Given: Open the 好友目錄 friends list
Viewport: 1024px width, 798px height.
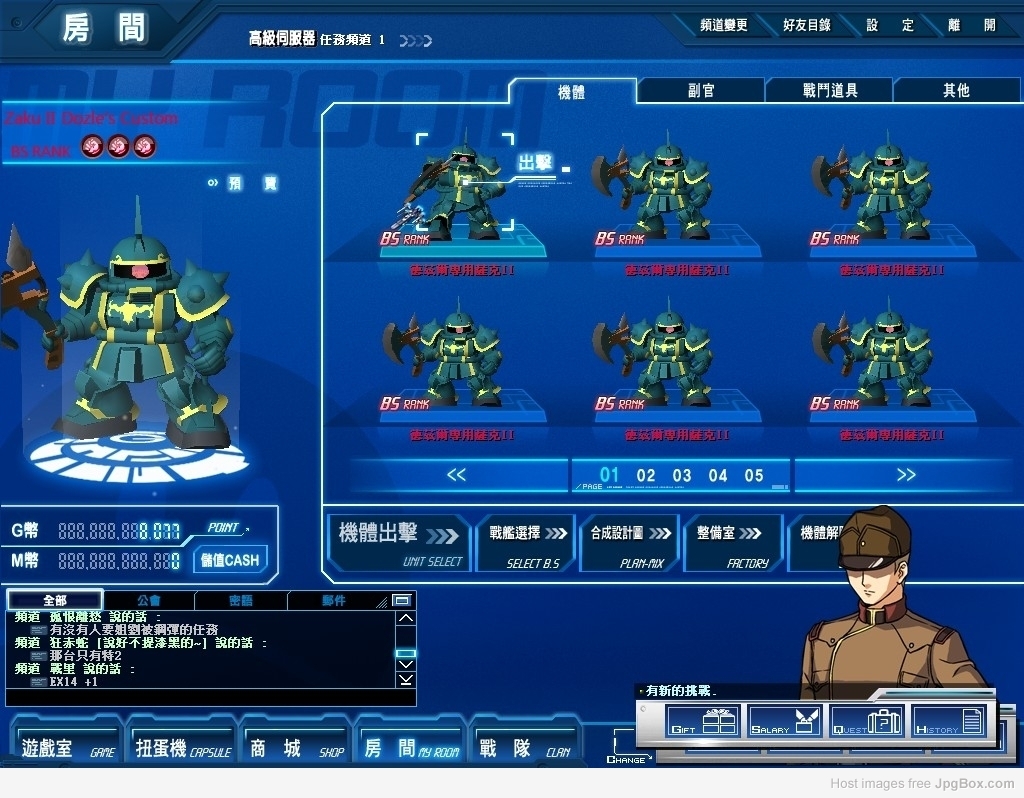Looking at the screenshot, I should [807, 26].
